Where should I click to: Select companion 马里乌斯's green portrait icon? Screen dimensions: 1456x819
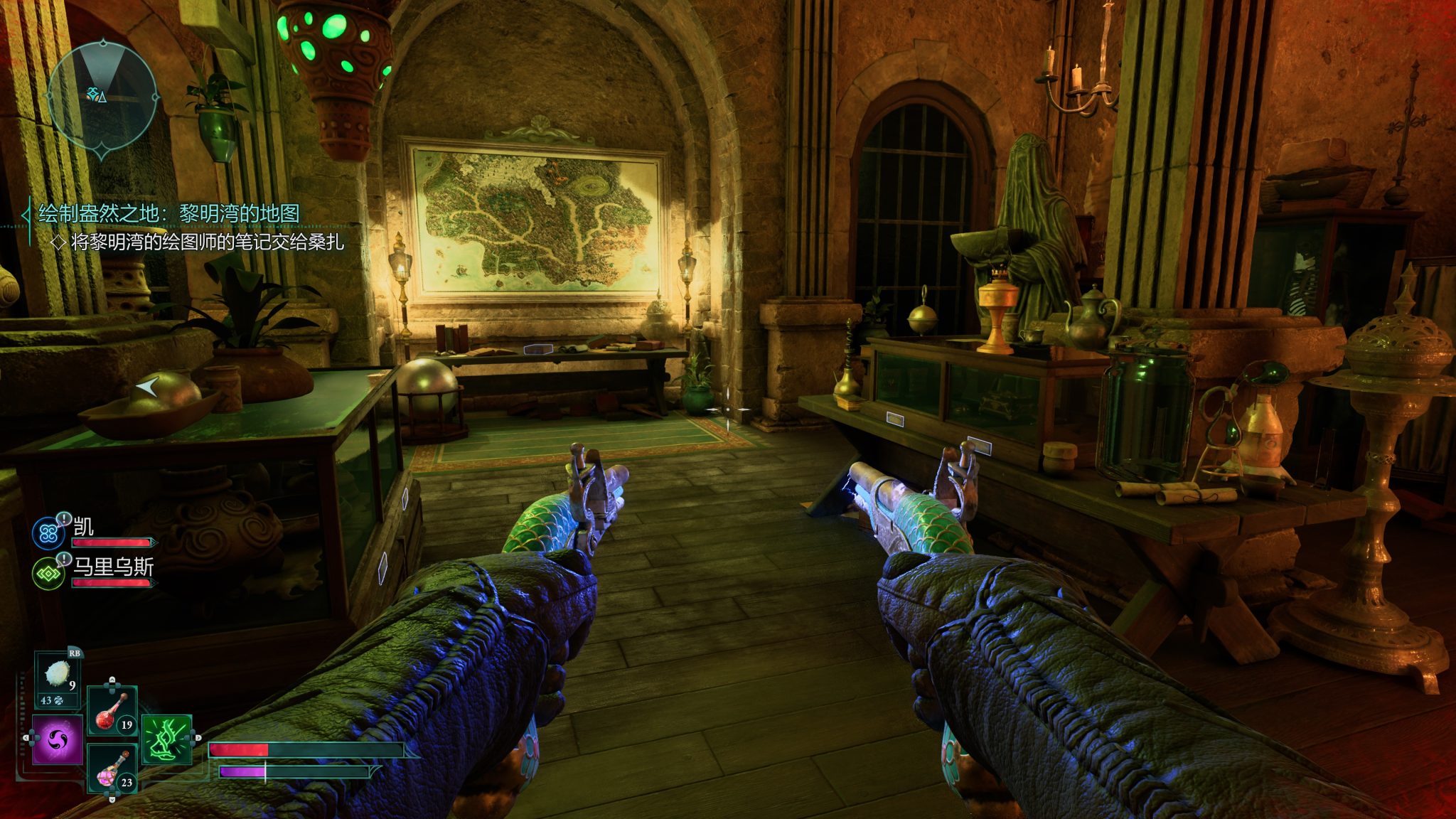click(x=48, y=573)
